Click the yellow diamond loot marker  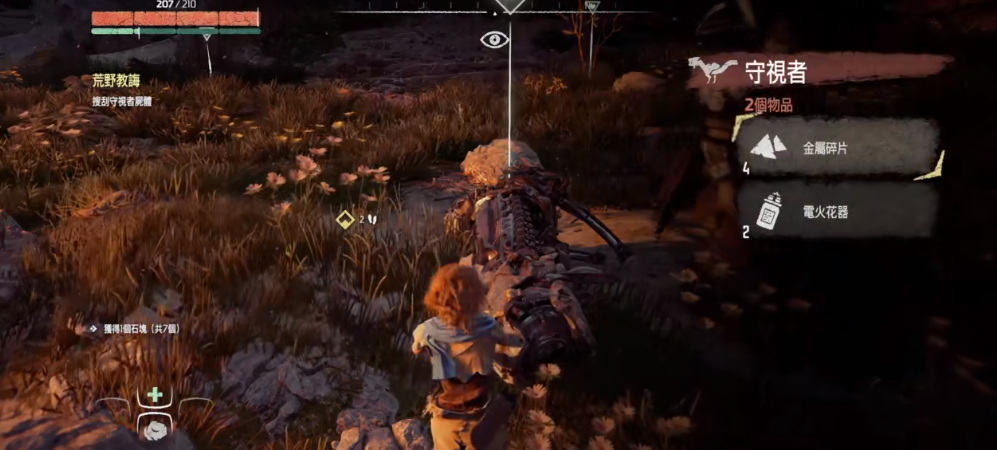pyautogui.click(x=345, y=219)
